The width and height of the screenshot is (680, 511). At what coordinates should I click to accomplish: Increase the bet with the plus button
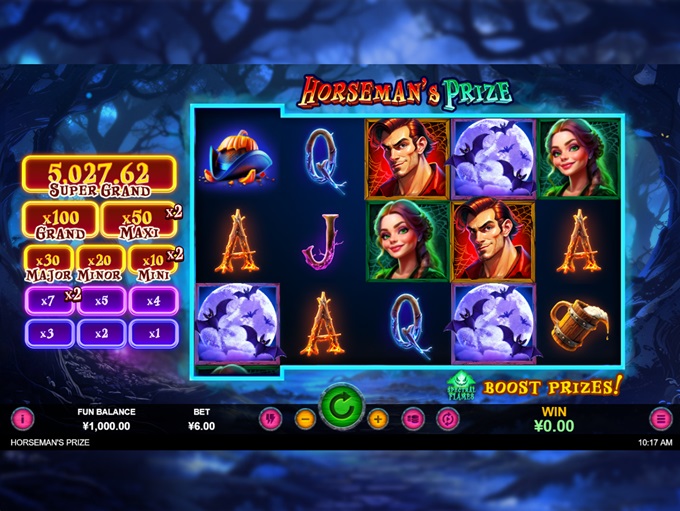coord(377,419)
